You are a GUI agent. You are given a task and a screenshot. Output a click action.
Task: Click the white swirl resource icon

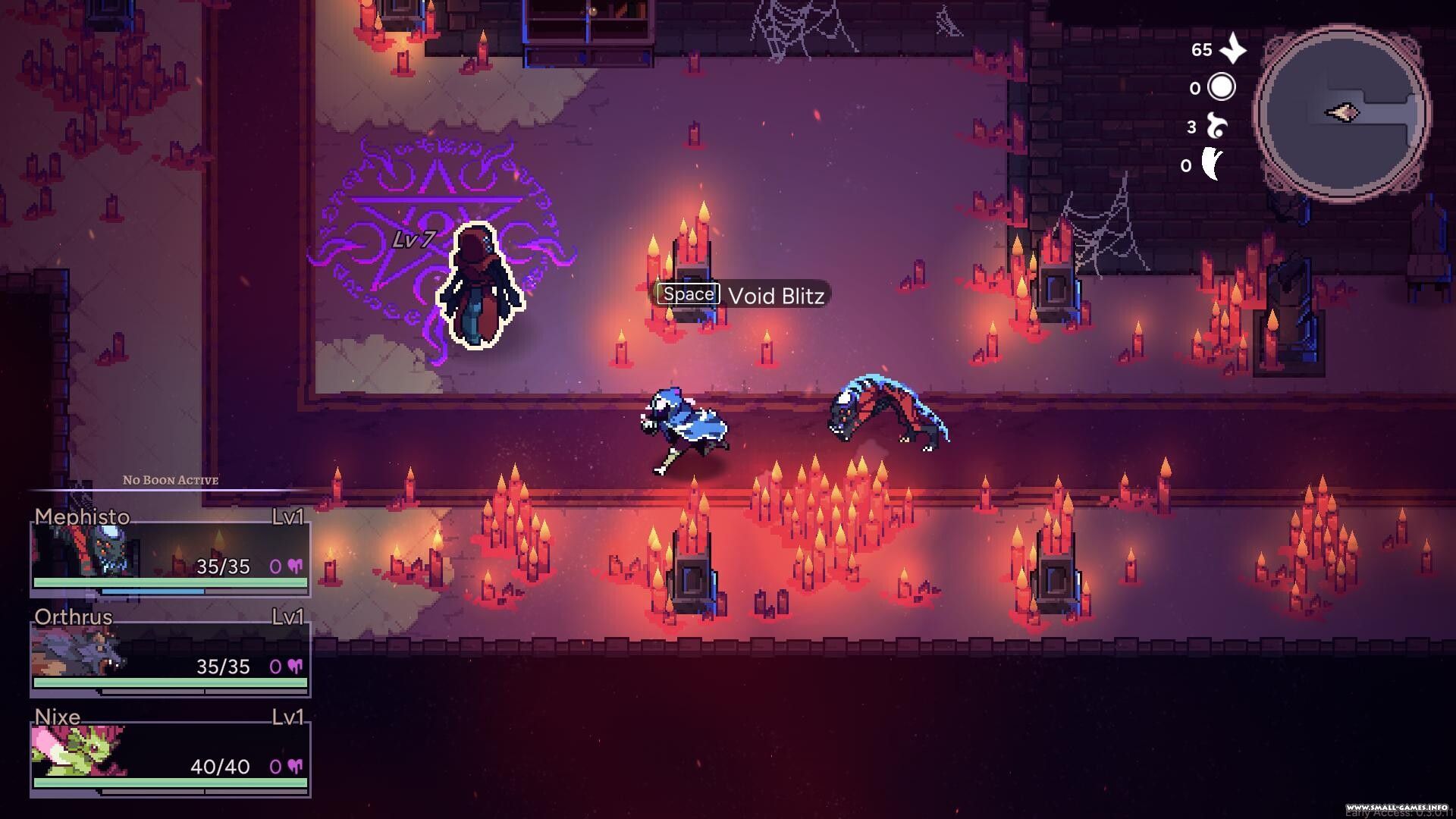pyautogui.click(x=1217, y=126)
